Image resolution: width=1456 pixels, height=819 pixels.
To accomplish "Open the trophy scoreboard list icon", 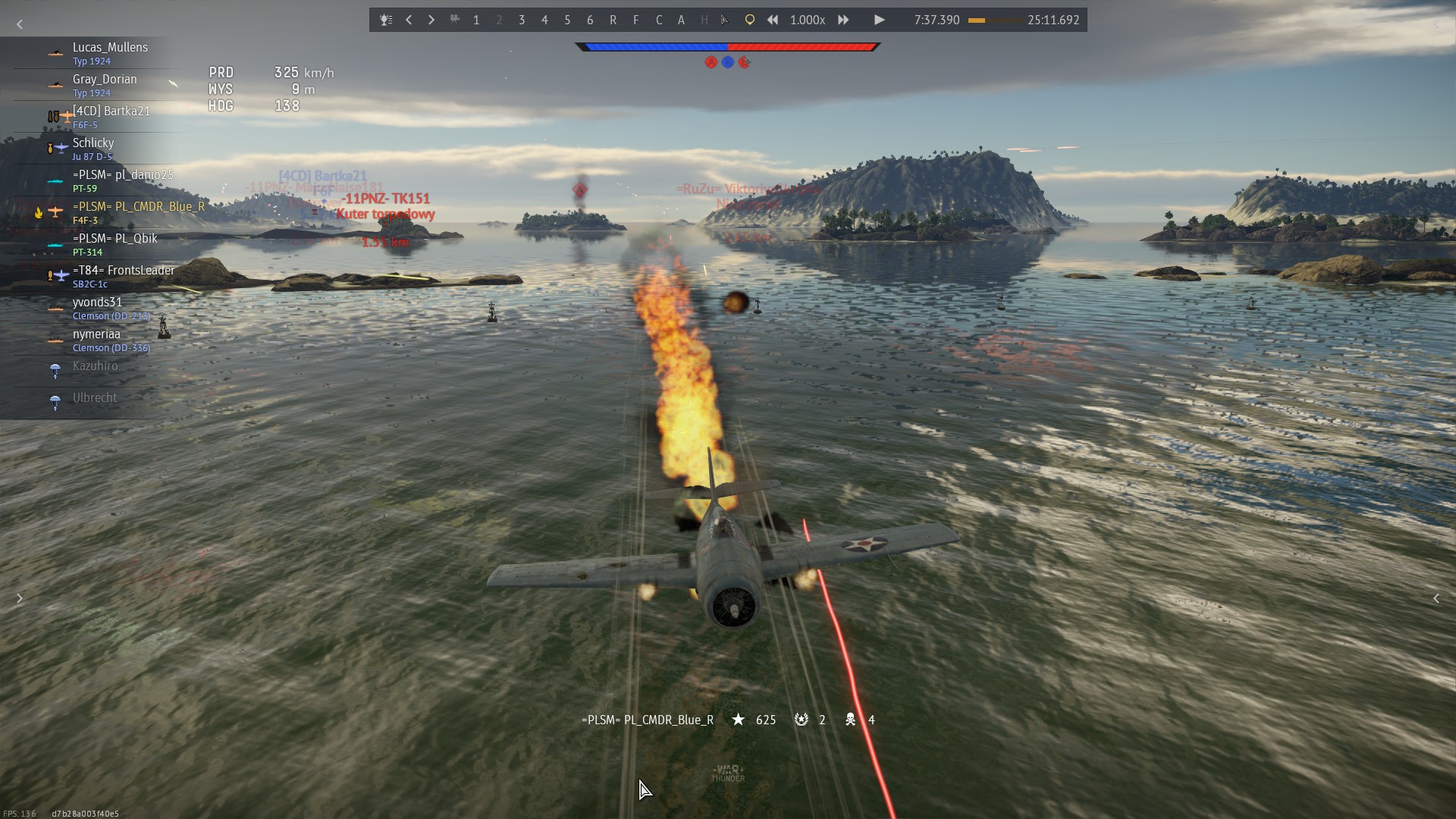I will 386,20.
